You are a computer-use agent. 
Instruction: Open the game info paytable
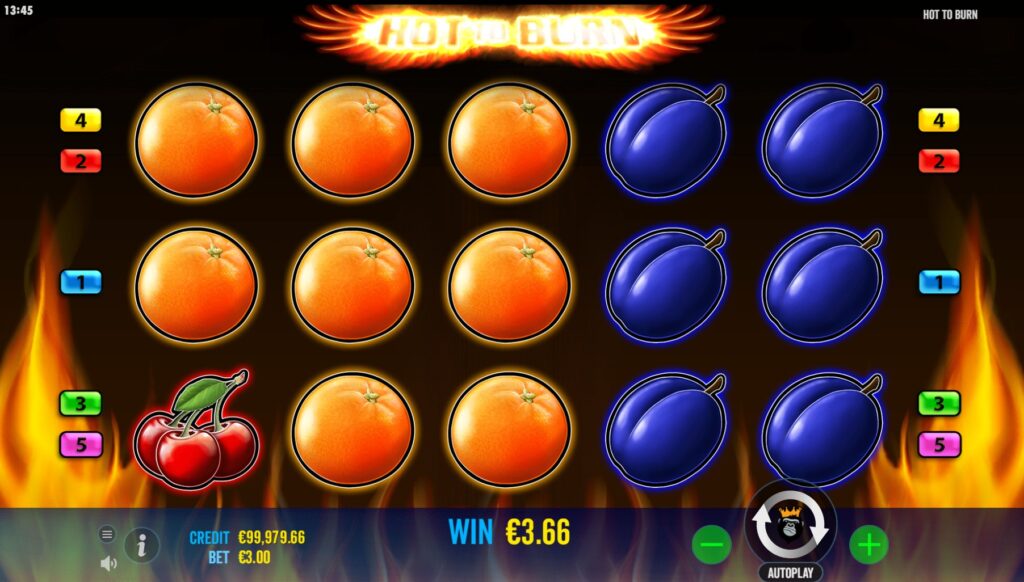coord(142,545)
